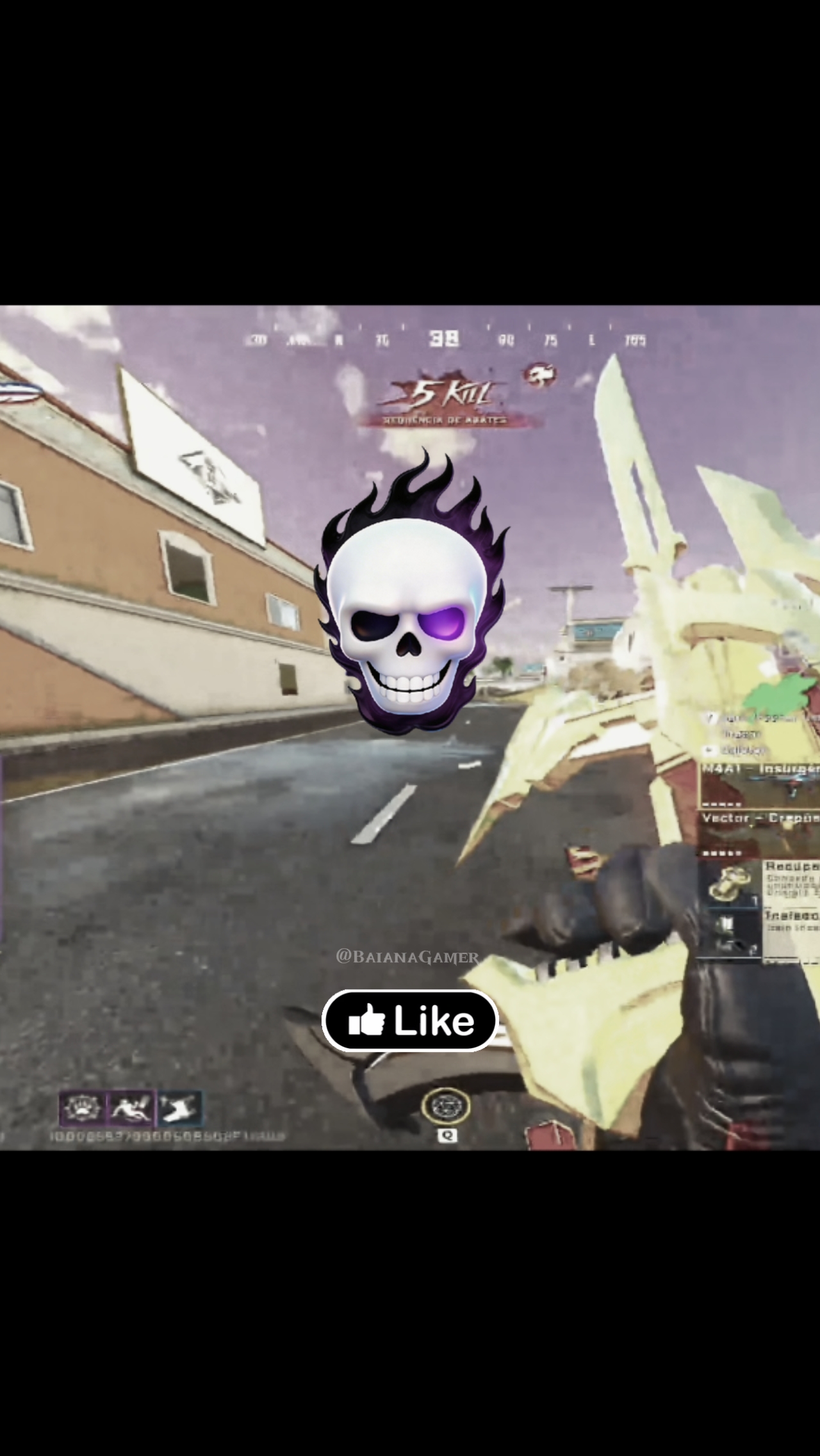Click the blue-framed perk icon
Image resolution: width=820 pixels, height=1456 pixels.
coord(179,1108)
